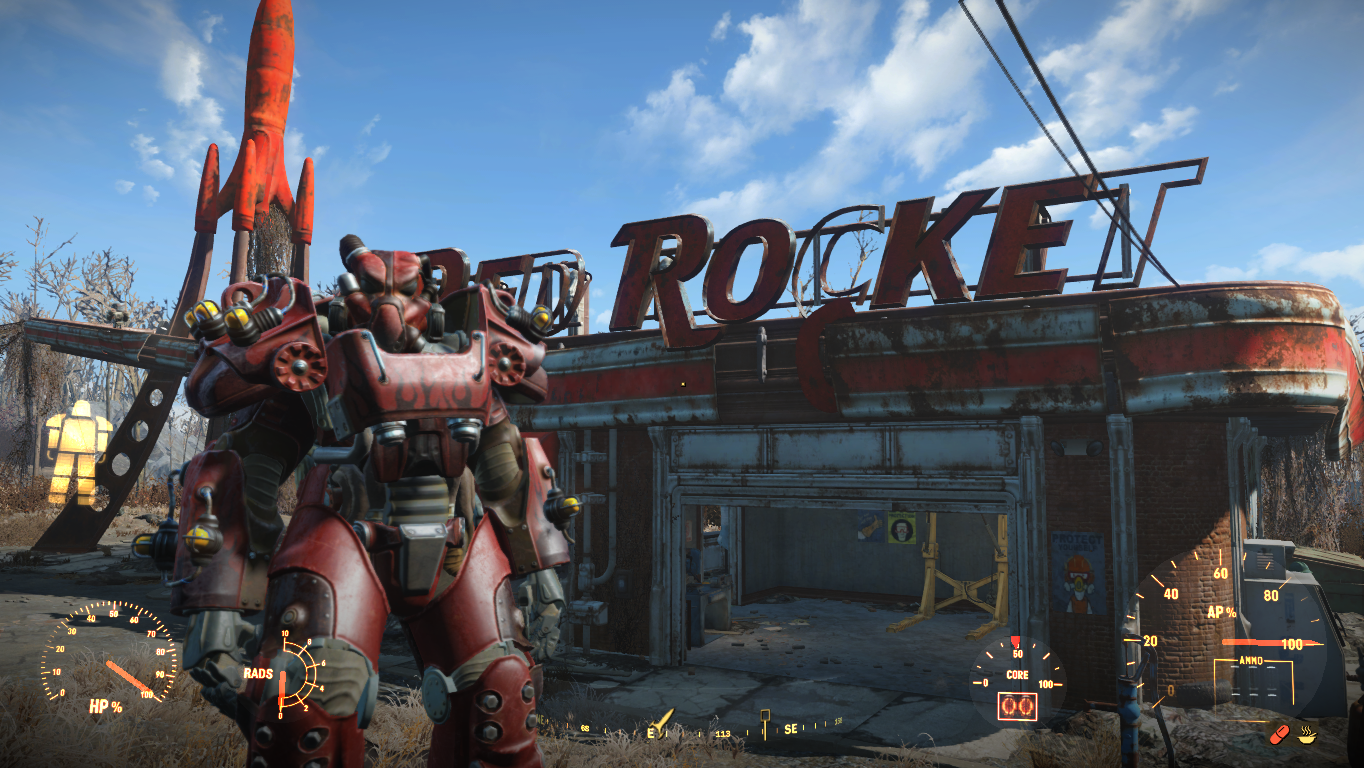
Task: Toggle the AP% gauge display
Action: (x=1220, y=612)
